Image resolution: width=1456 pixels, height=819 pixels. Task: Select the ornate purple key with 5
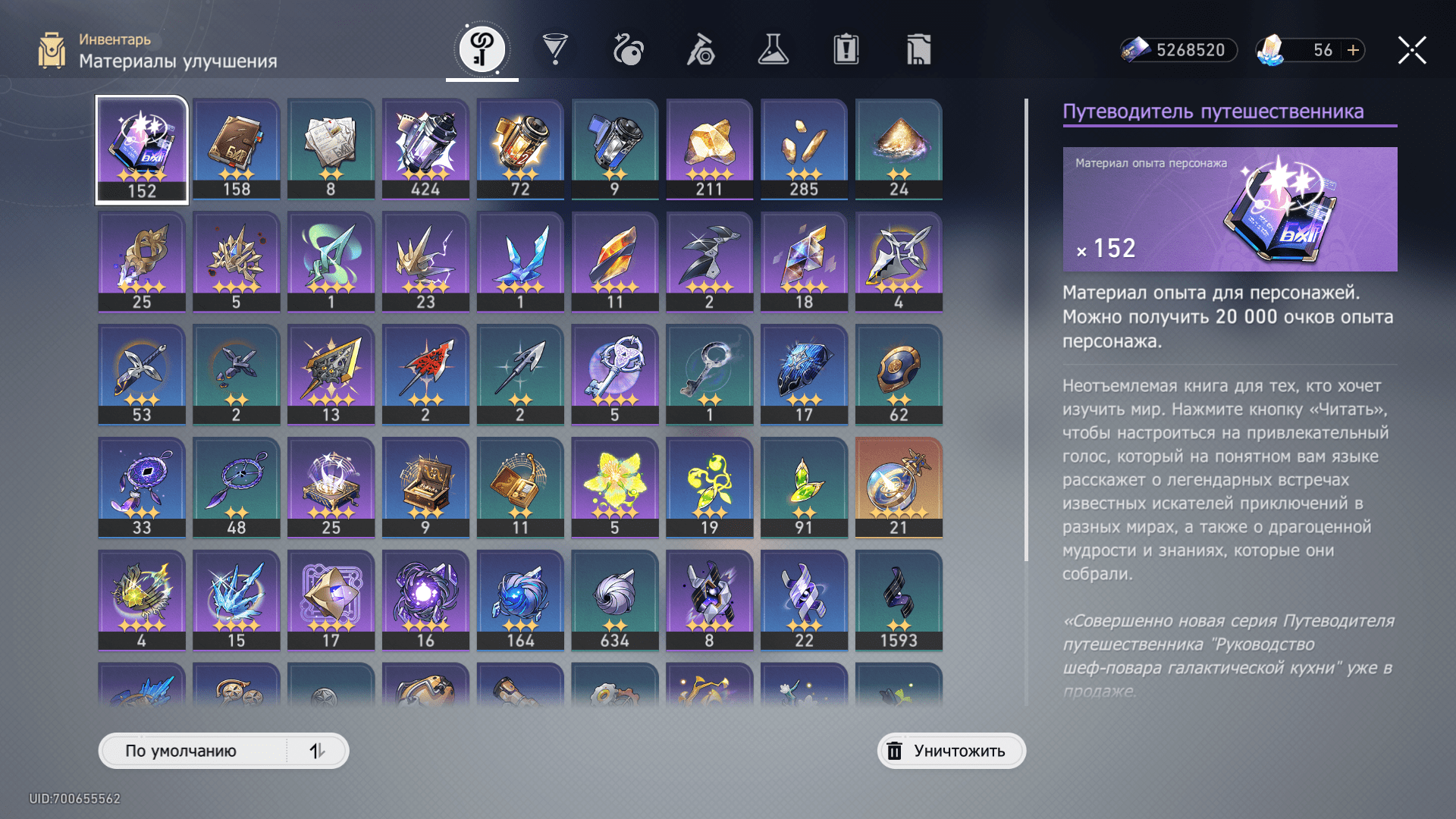(615, 374)
